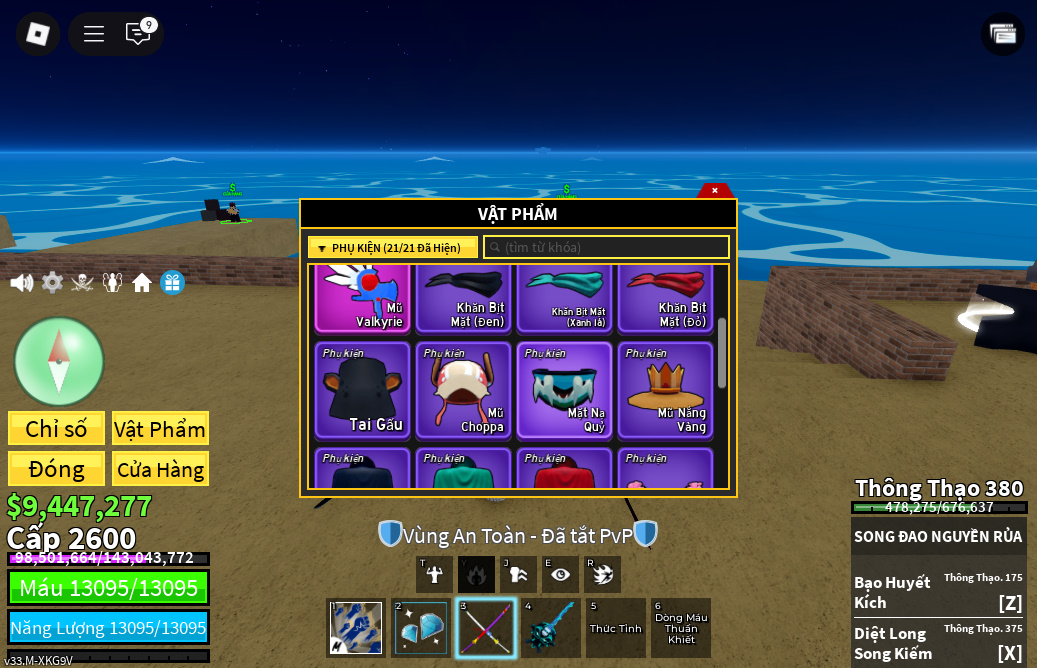Select the Mặt Nạ Quỷ accessory
The image size is (1037, 668).
(565, 391)
